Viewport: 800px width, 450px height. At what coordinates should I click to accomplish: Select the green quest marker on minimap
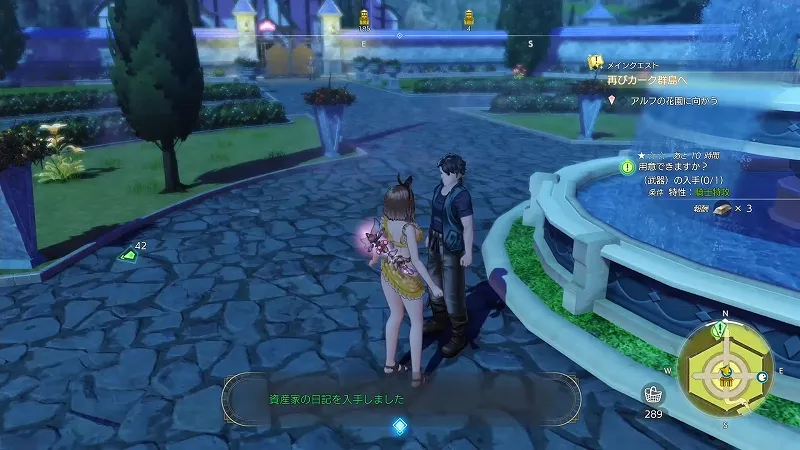[722, 330]
